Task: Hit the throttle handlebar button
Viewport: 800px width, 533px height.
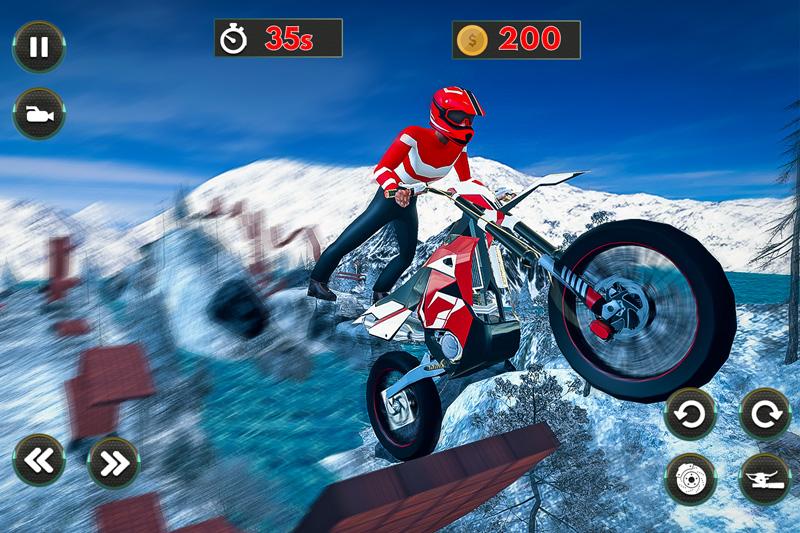Action: 764,478
